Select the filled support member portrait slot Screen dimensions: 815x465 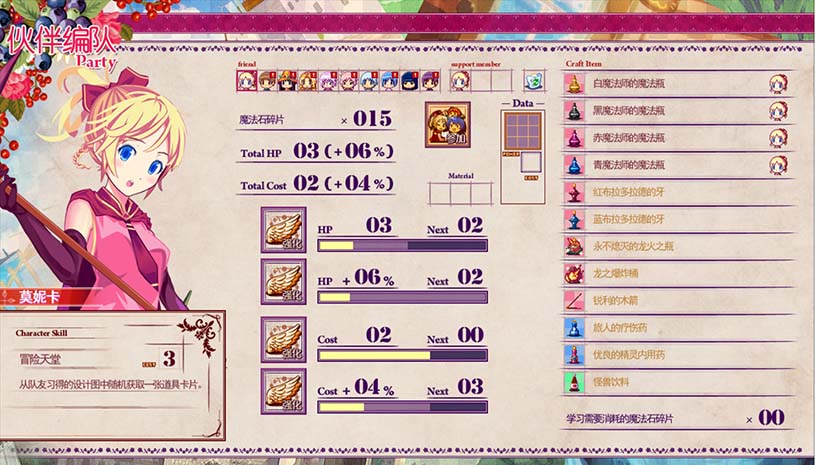coord(461,81)
